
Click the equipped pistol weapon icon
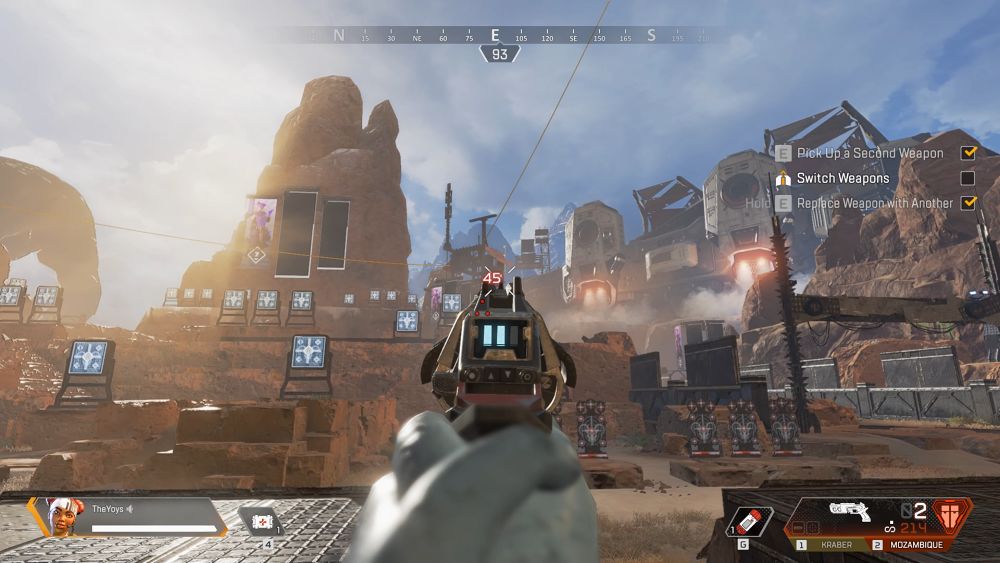[854, 512]
